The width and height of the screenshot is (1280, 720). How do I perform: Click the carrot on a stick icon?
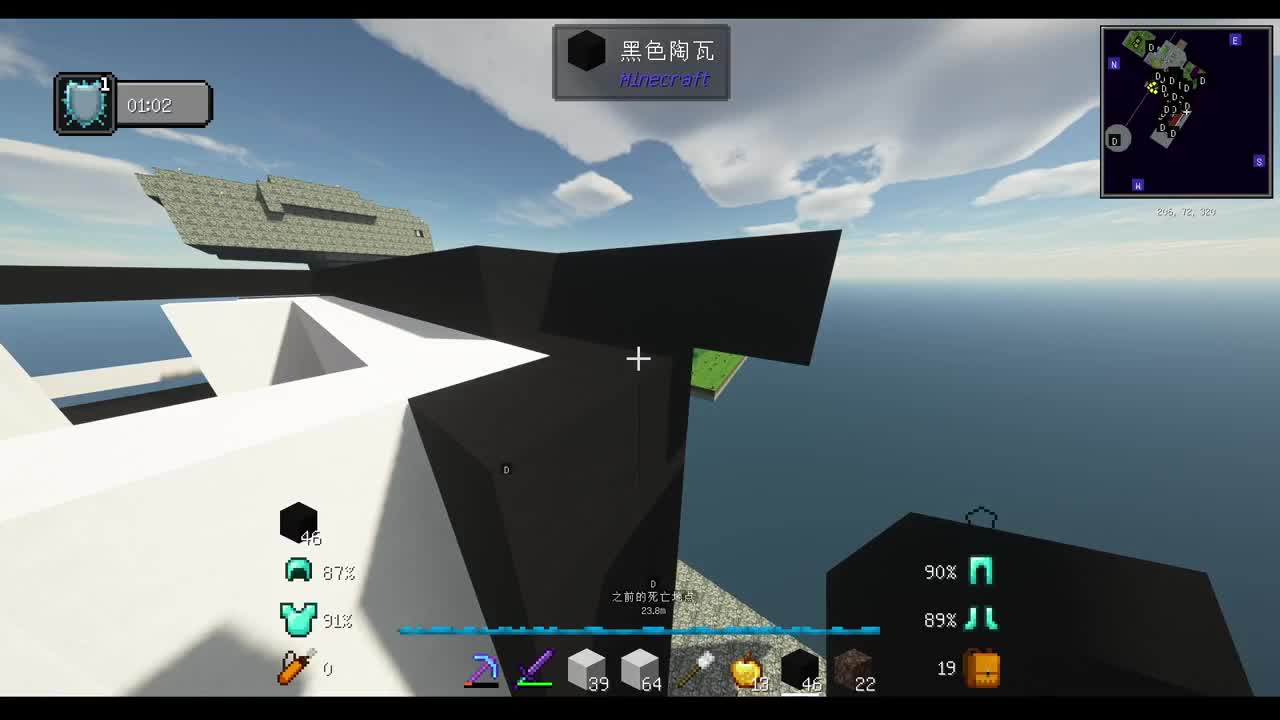click(x=293, y=665)
